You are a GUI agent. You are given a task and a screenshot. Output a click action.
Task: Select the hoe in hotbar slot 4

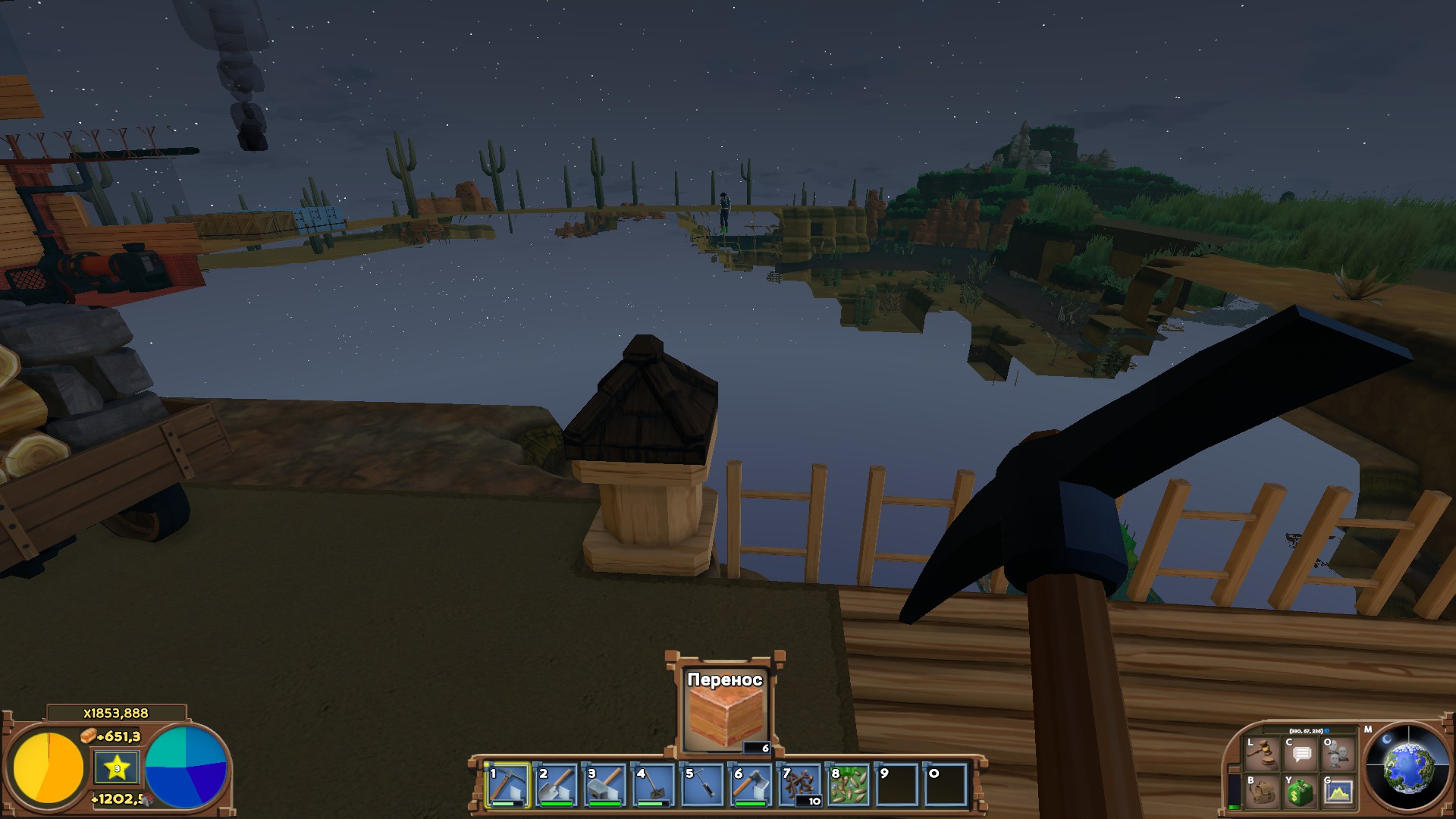652,783
